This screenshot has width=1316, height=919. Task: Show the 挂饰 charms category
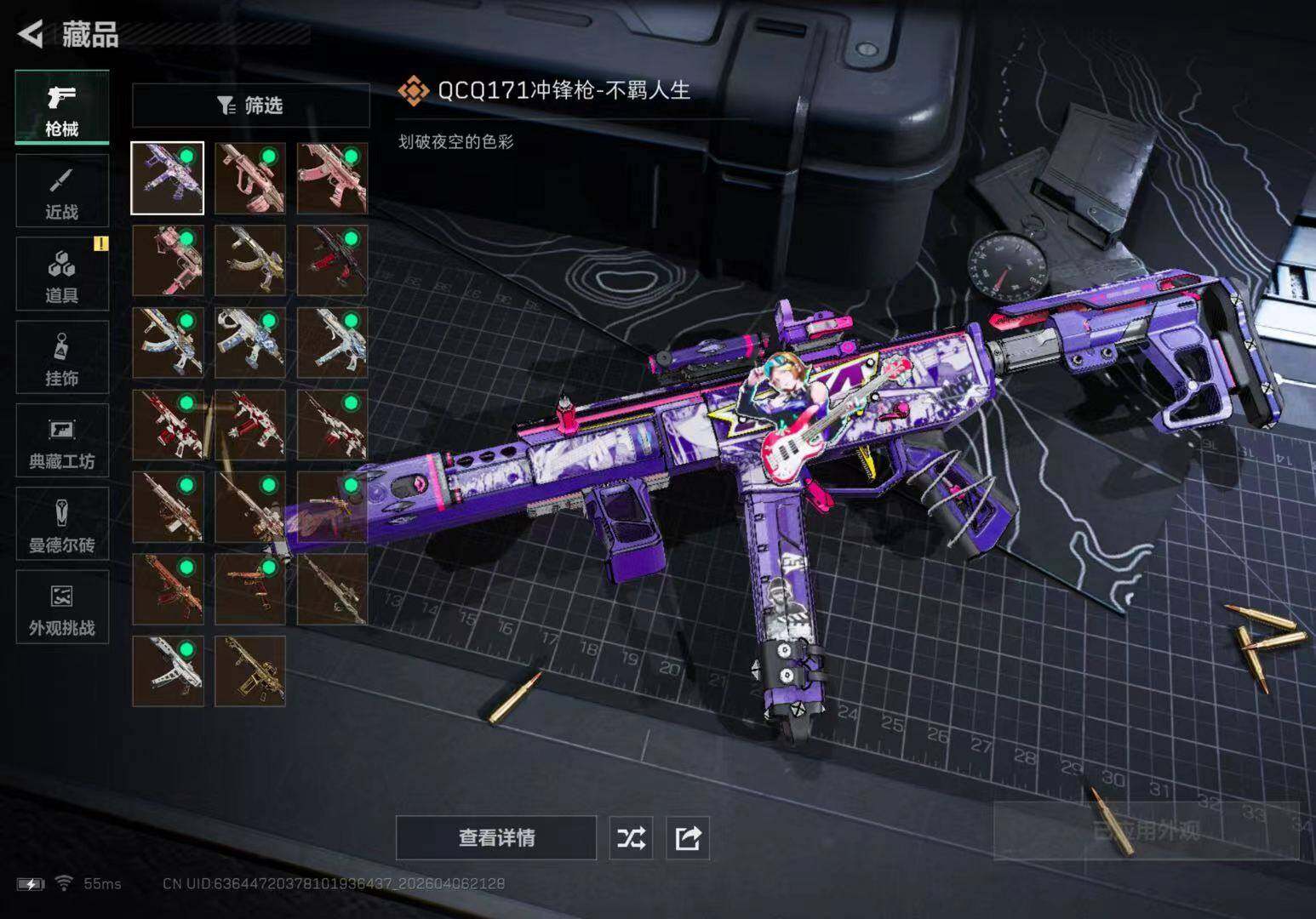tap(62, 357)
